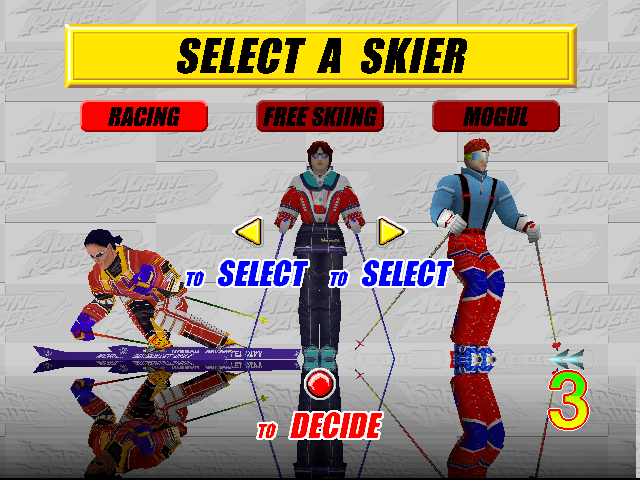Viewport: 640px width, 480px height.
Task: Select the Mogul skier category
Action: (x=495, y=116)
